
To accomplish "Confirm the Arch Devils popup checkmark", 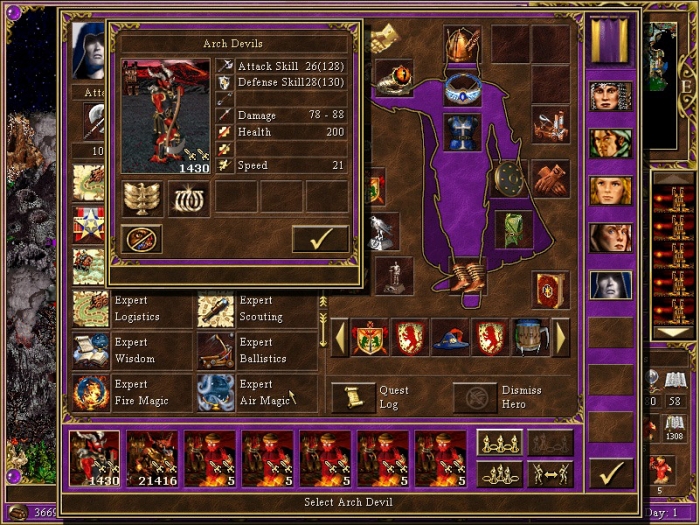I will [320, 239].
